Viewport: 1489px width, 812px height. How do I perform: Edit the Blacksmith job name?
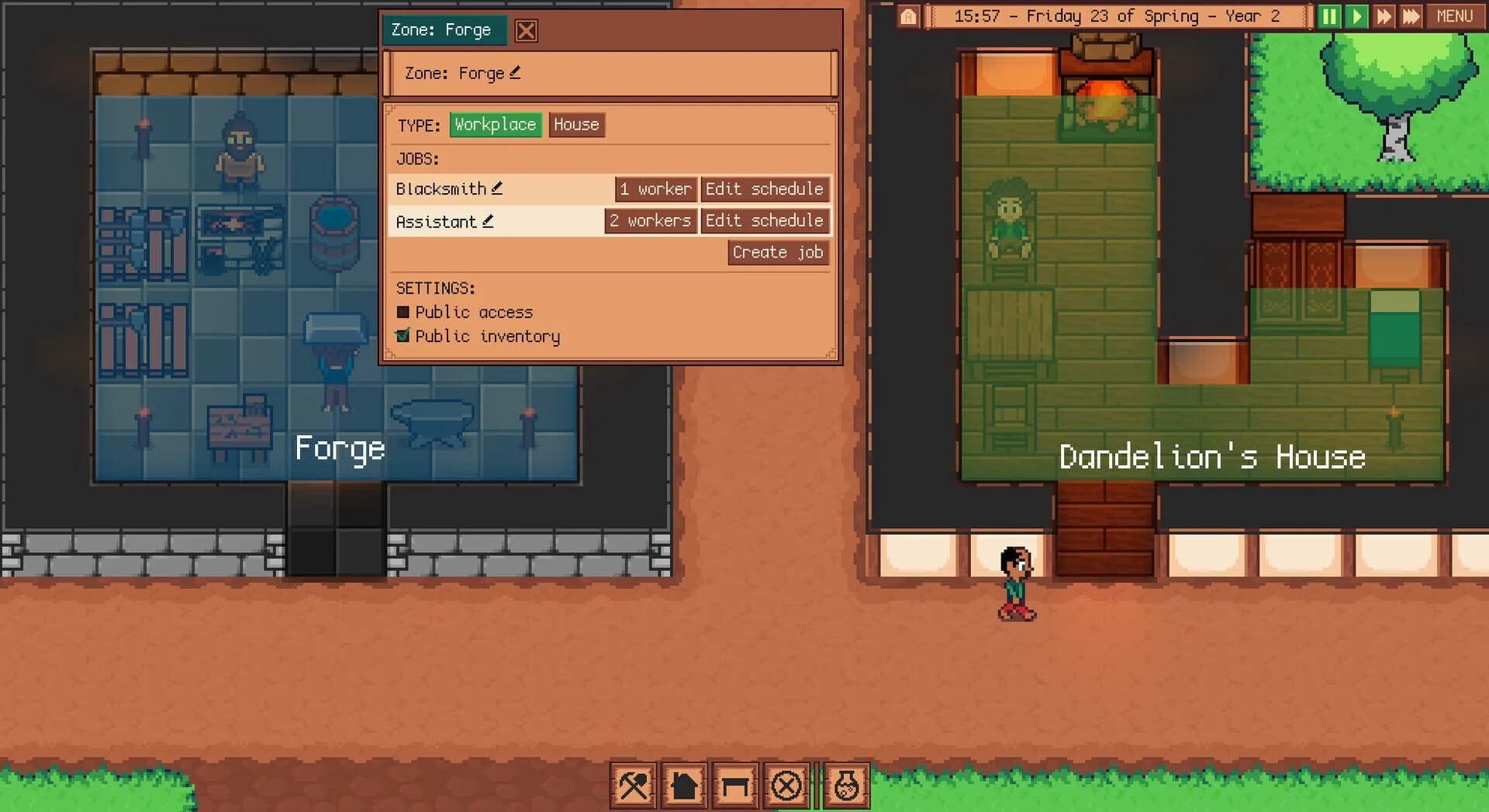click(499, 188)
